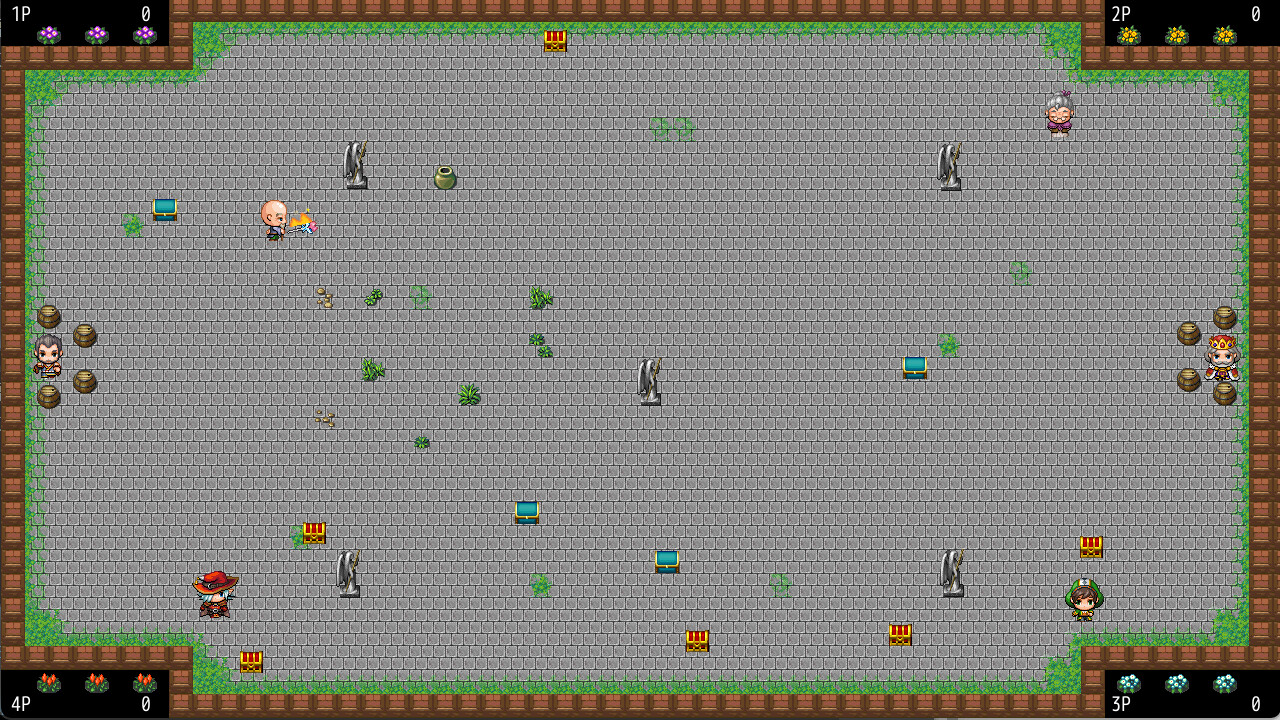Click the green vase beside the angel statue
The width and height of the screenshot is (1280, 720).
coord(443,176)
